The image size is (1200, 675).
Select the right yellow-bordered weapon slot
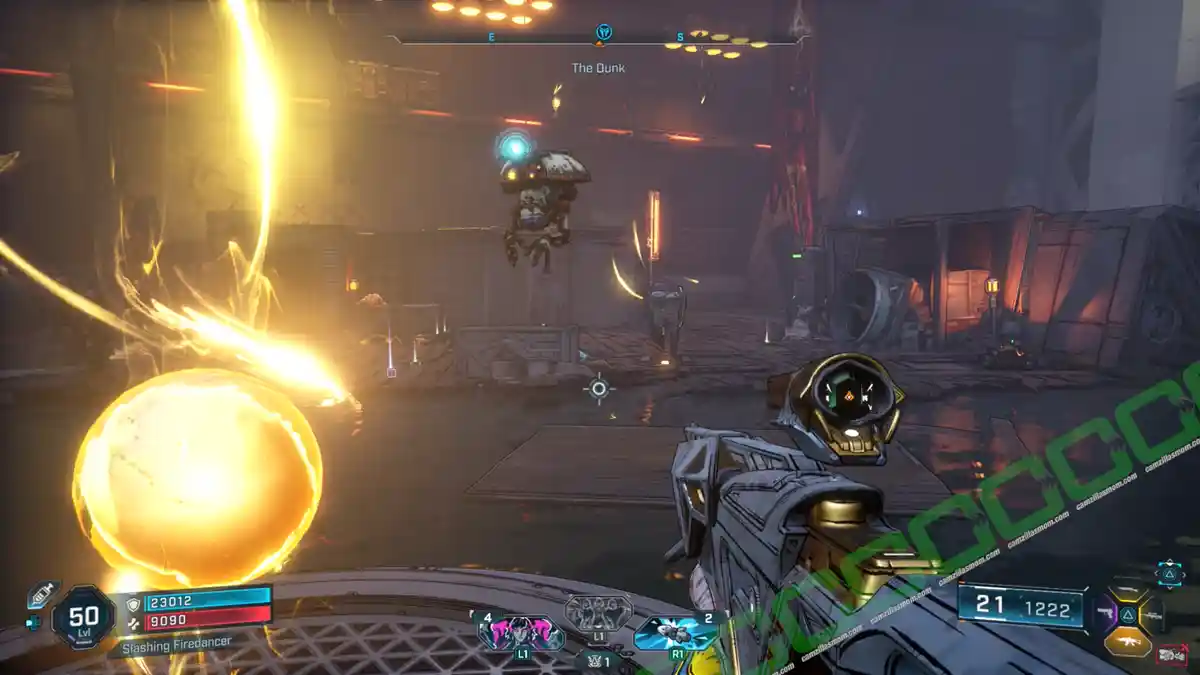click(x=1151, y=614)
